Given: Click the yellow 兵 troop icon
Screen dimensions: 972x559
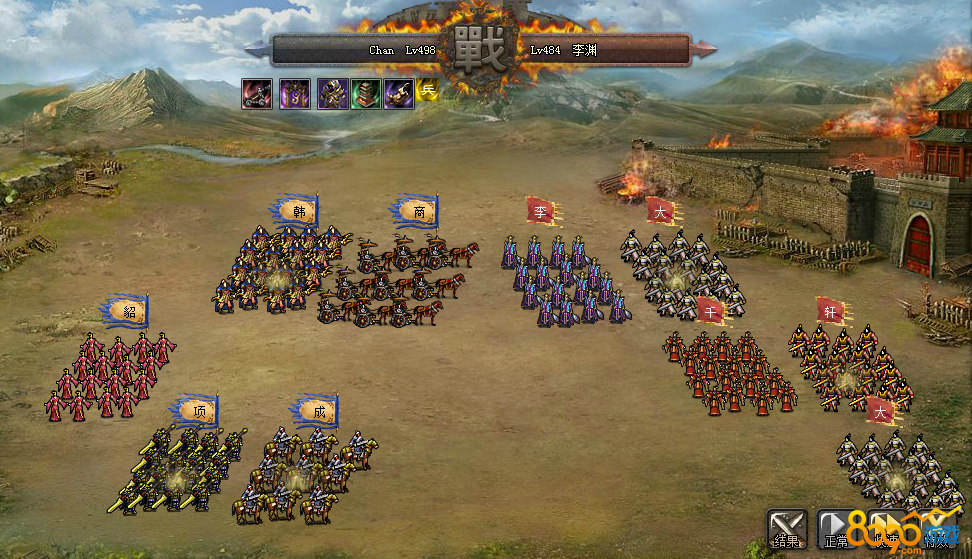Looking at the screenshot, I should tap(428, 90).
